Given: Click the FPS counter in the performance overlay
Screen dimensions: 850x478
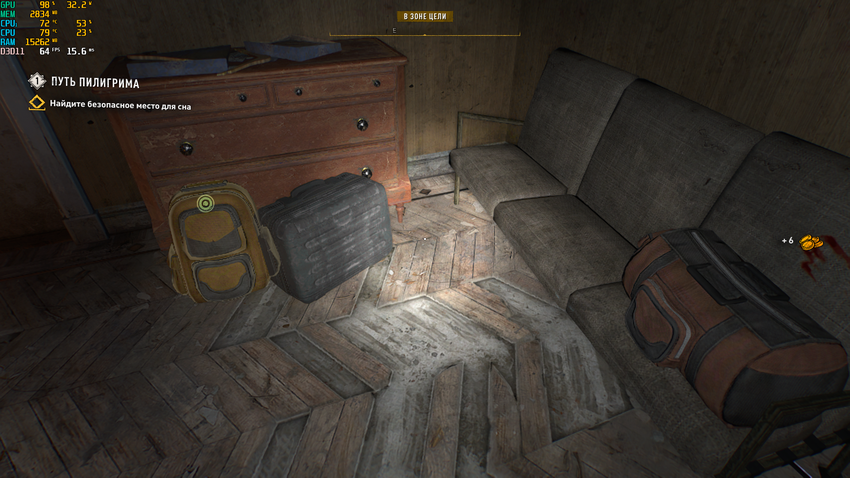Looking at the screenshot, I should click(44, 50).
